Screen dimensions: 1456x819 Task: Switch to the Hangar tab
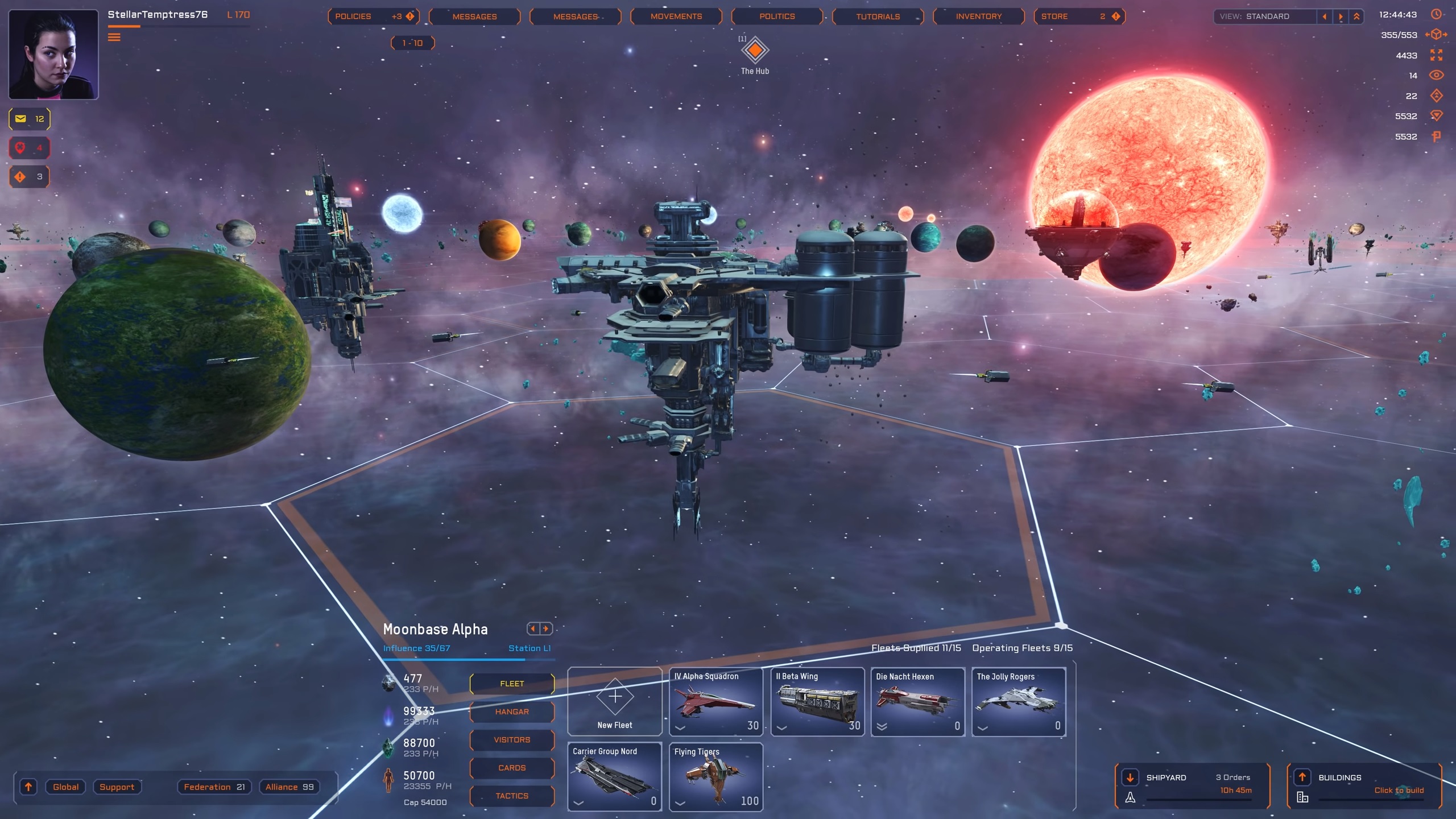(x=512, y=712)
